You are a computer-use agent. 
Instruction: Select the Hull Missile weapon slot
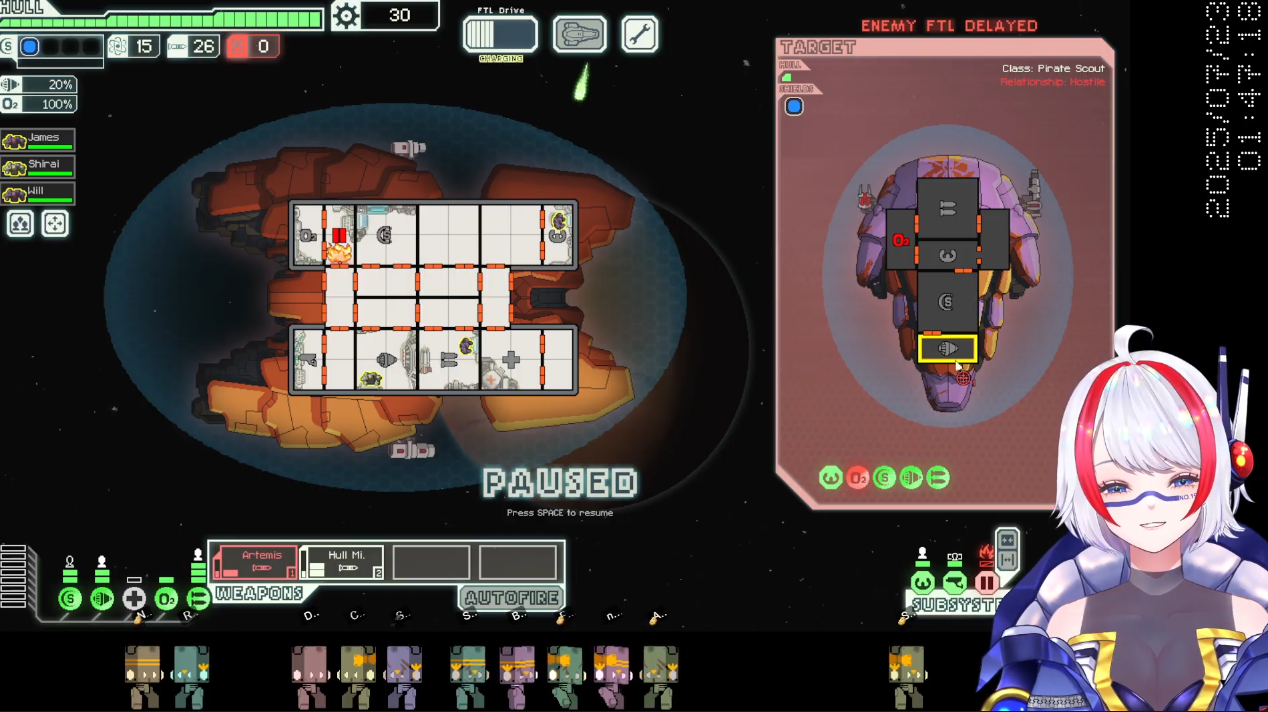[342, 562]
